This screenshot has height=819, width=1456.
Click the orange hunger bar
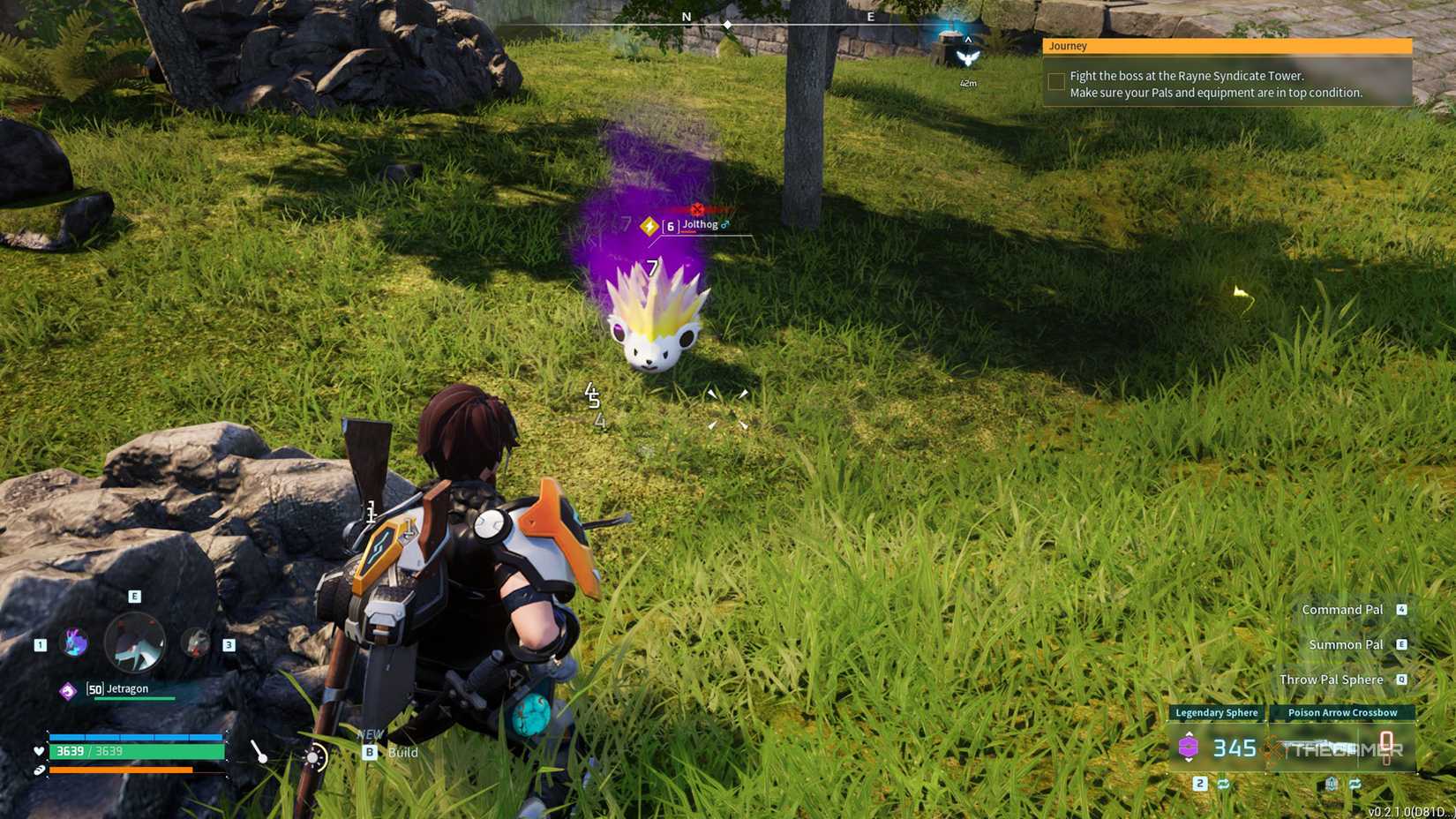click(121, 770)
